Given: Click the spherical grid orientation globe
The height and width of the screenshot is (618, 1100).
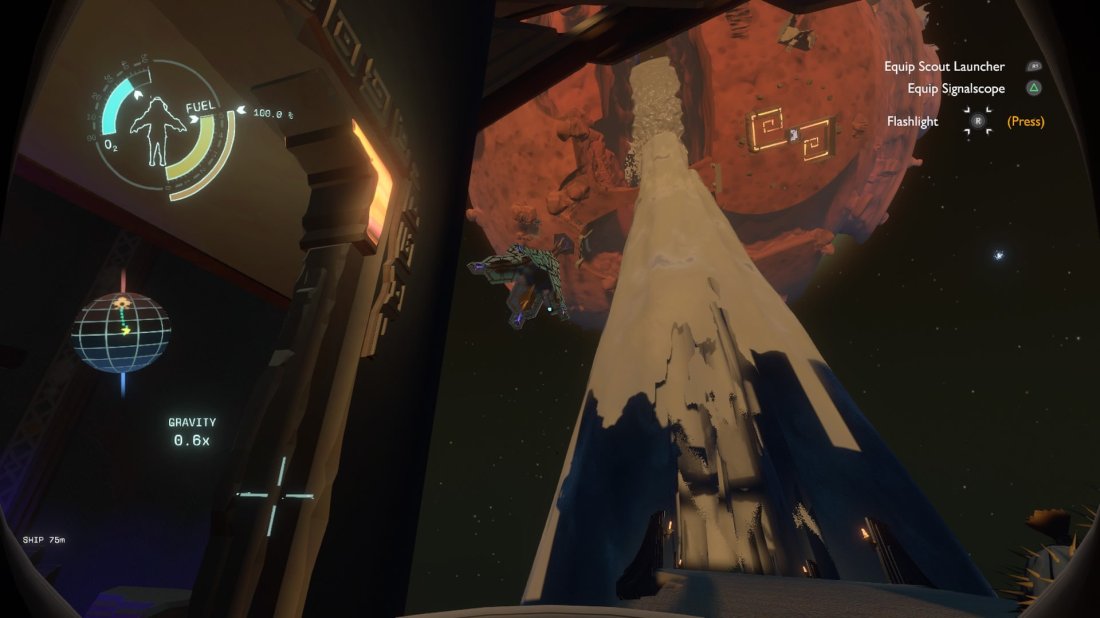Looking at the screenshot, I should [x=121, y=333].
